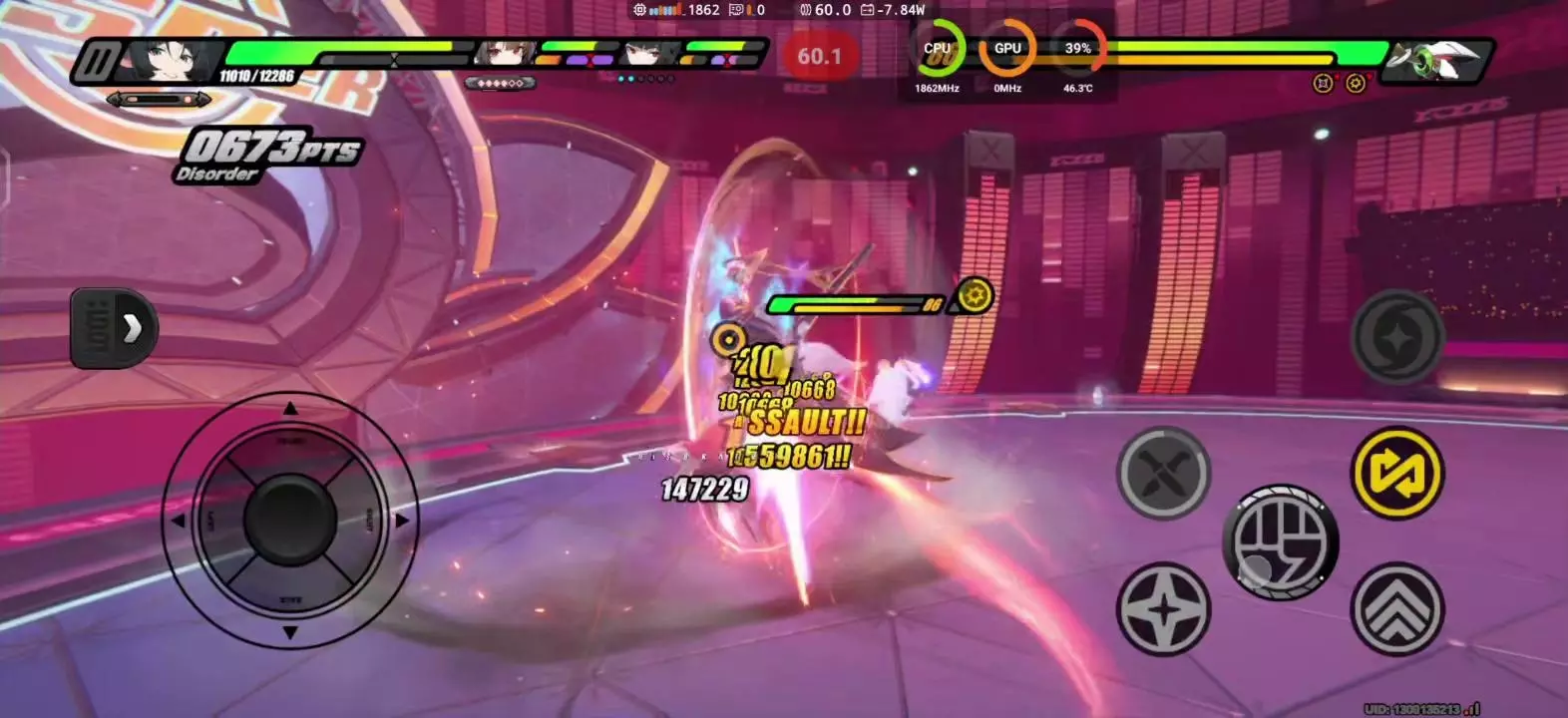Tap the joystick's right arrow
1568x718 pixels.
click(402, 520)
